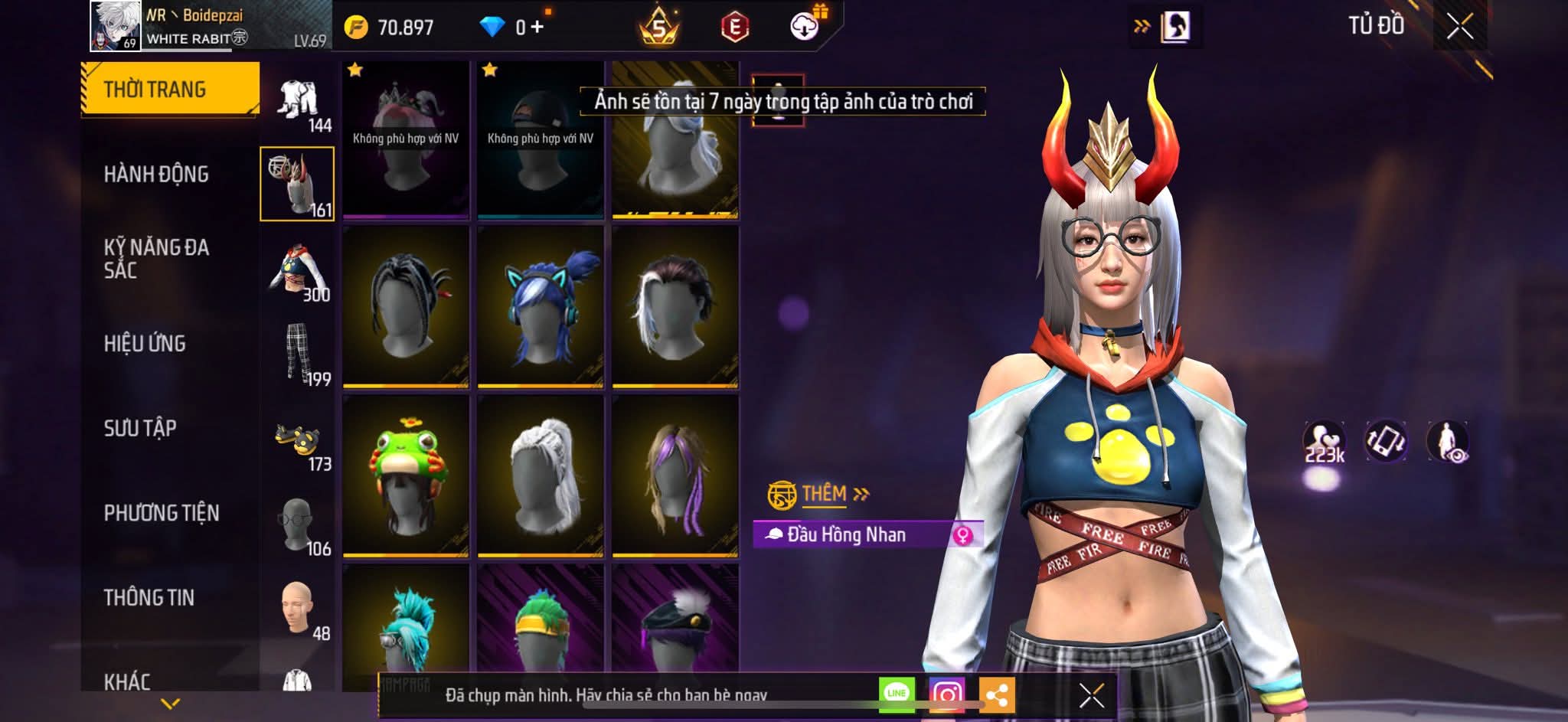Share screenshot to Instagram
Image resolution: width=1568 pixels, height=722 pixels.
946,695
